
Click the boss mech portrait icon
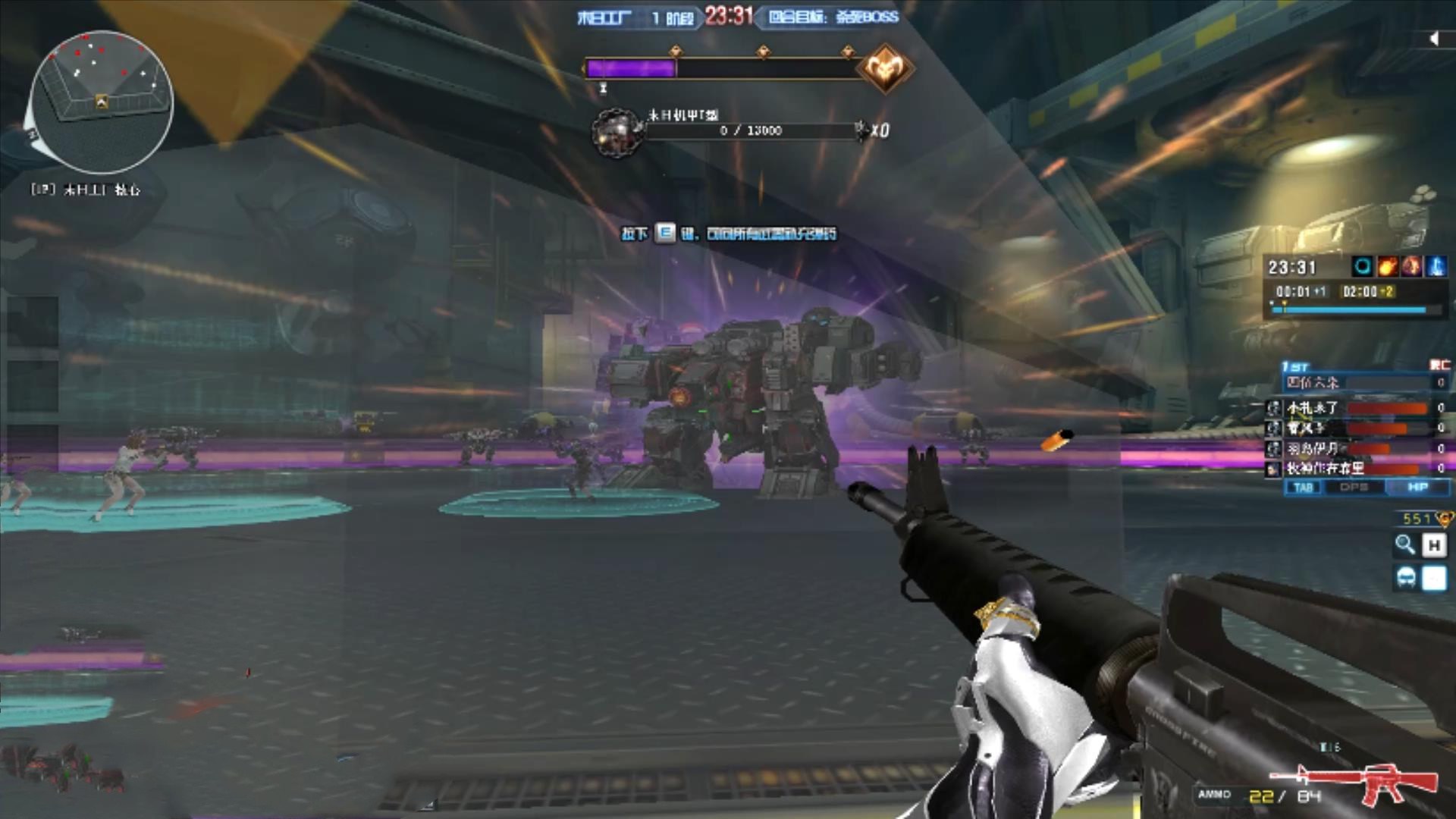point(617,132)
